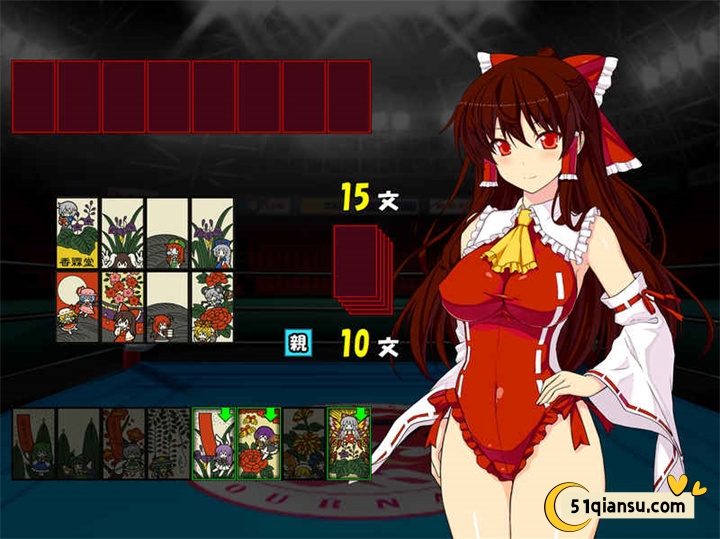Select the pine card with red ribbon
Screen dimensions: 720x539
[33, 444]
